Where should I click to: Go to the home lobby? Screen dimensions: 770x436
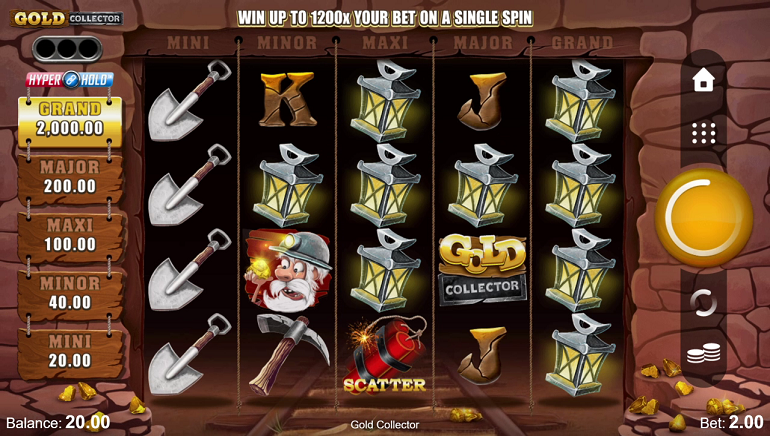(703, 81)
